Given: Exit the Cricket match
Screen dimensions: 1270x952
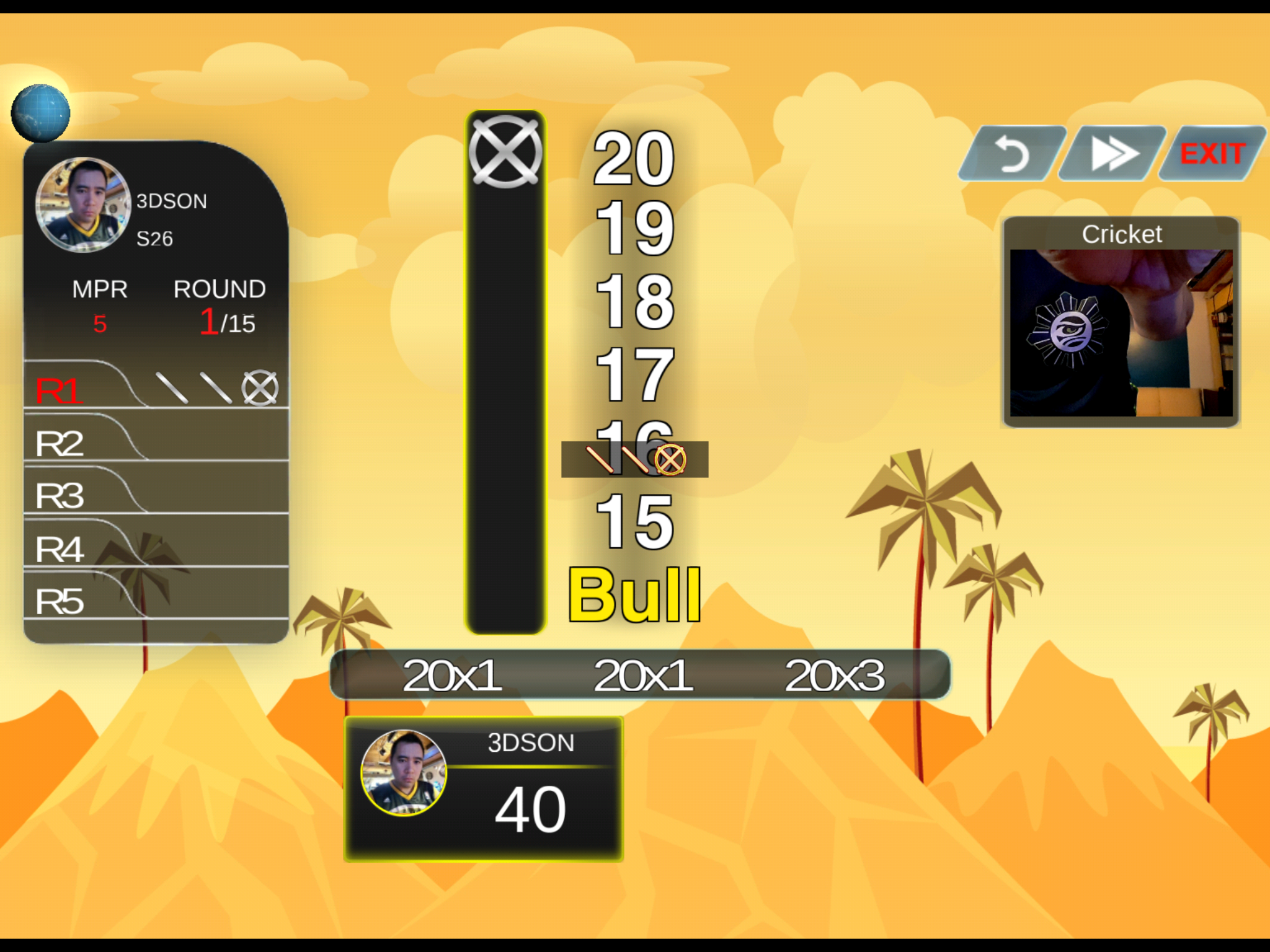Looking at the screenshot, I should tap(1212, 153).
